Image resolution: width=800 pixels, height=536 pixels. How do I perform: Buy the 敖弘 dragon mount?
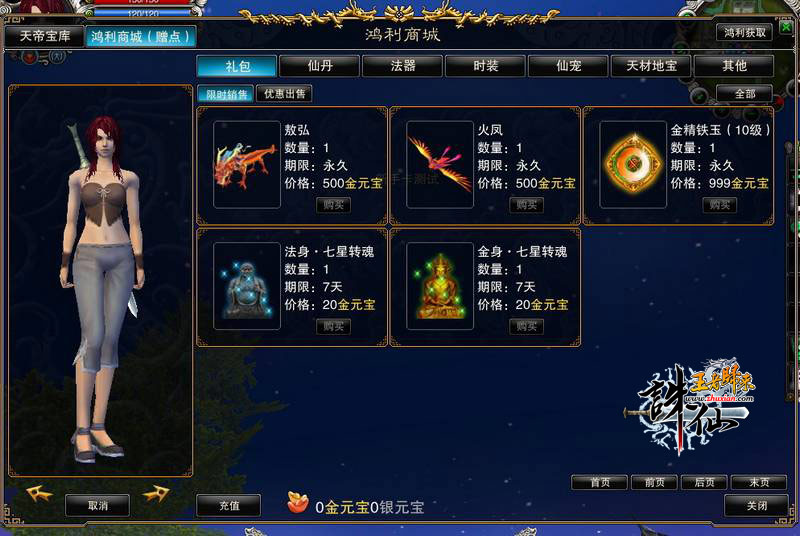coord(333,205)
